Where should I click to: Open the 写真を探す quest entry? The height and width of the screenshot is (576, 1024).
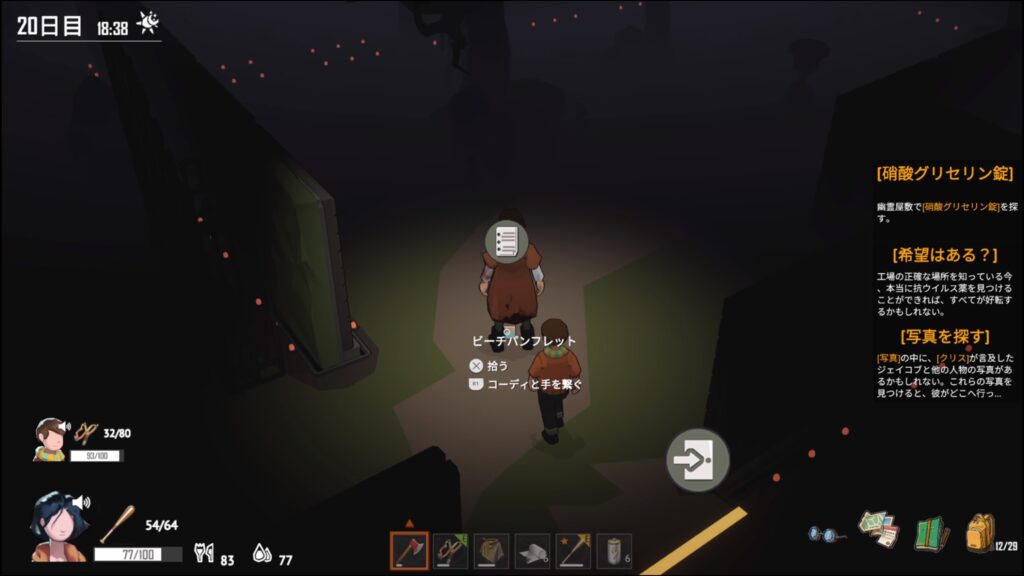(x=944, y=336)
